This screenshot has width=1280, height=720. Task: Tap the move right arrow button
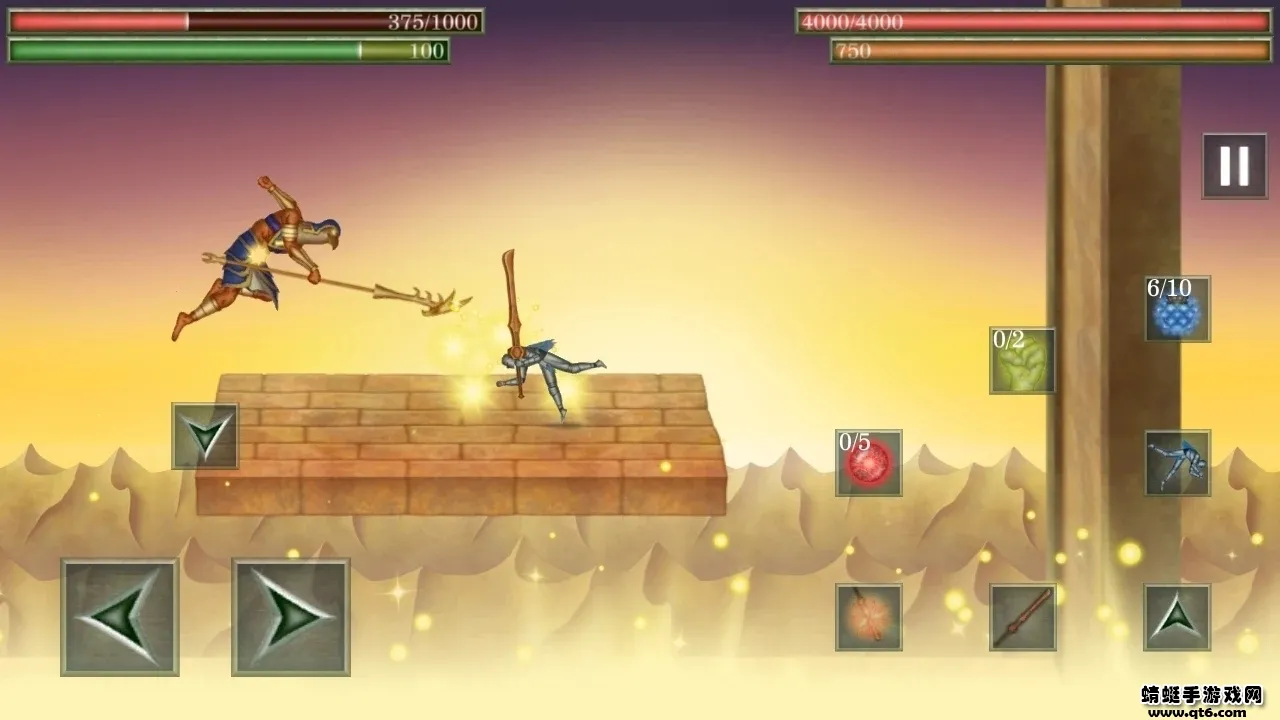click(291, 616)
